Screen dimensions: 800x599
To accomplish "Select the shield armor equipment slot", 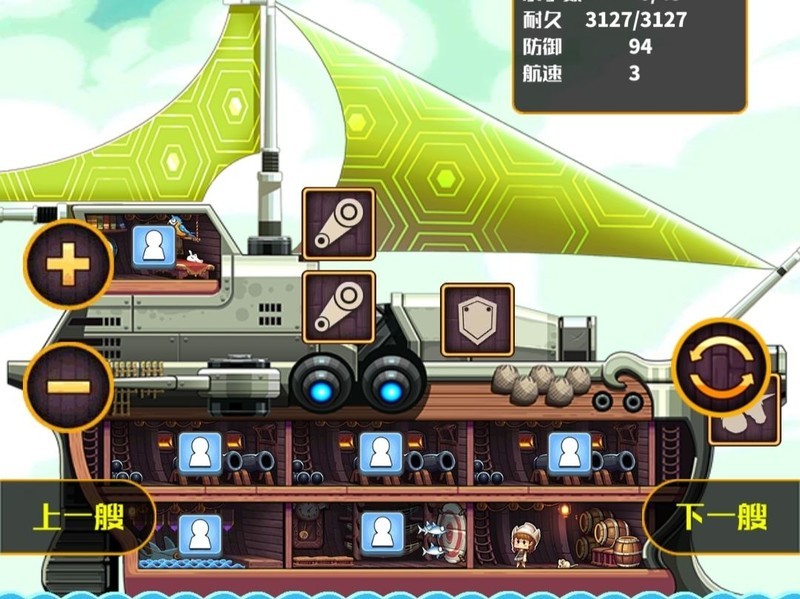I will click(477, 320).
